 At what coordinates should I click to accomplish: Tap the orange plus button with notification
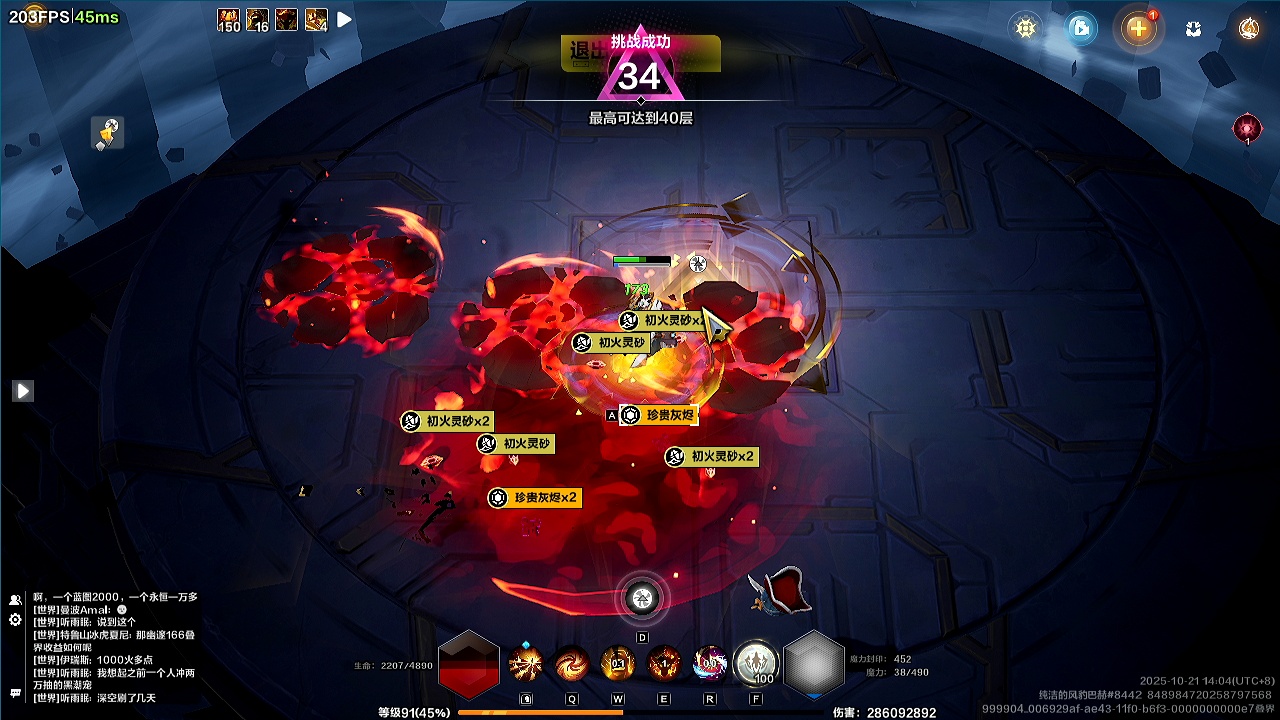[1138, 28]
